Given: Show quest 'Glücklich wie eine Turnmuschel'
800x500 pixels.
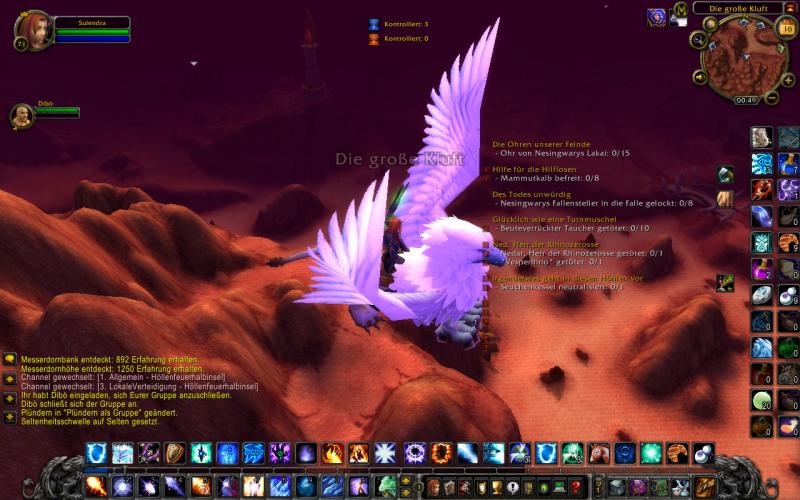Looking at the screenshot, I should coord(544,219).
